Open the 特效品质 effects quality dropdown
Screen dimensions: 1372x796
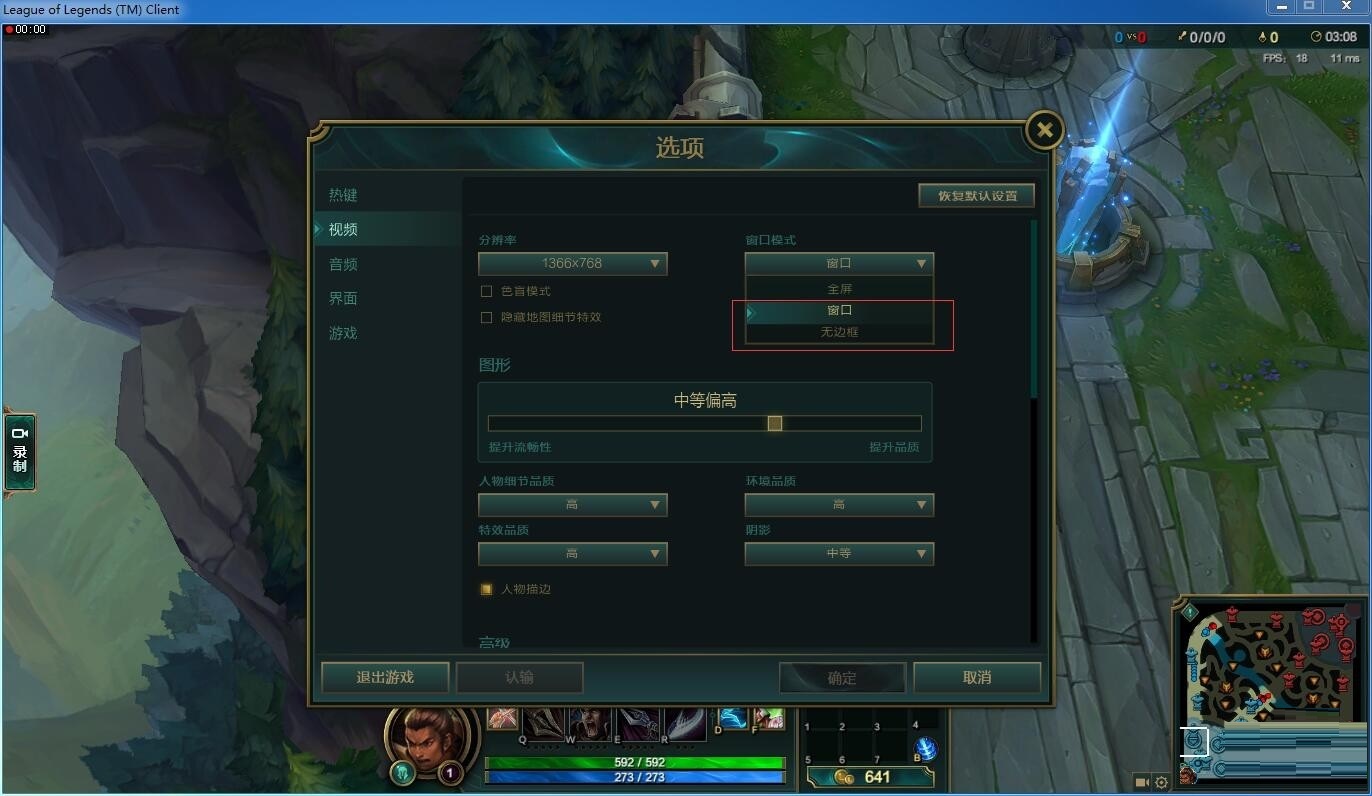(x=572, y=553)
